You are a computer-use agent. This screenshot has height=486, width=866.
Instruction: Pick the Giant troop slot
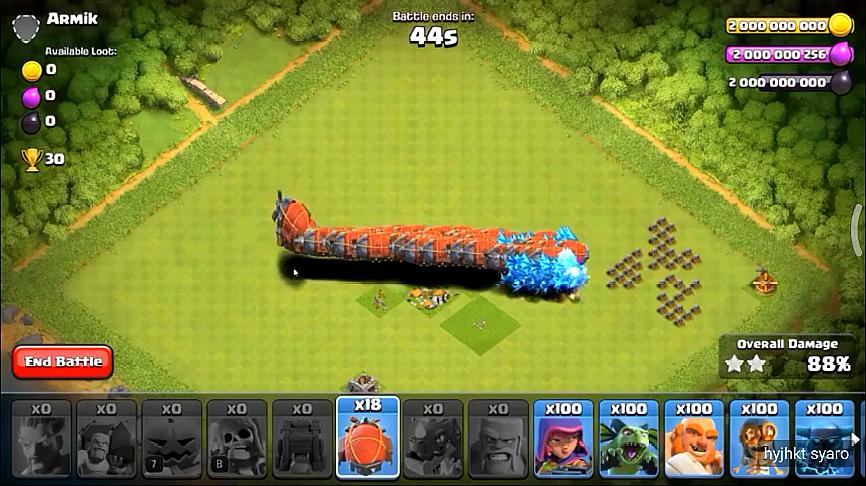point(694,440)
